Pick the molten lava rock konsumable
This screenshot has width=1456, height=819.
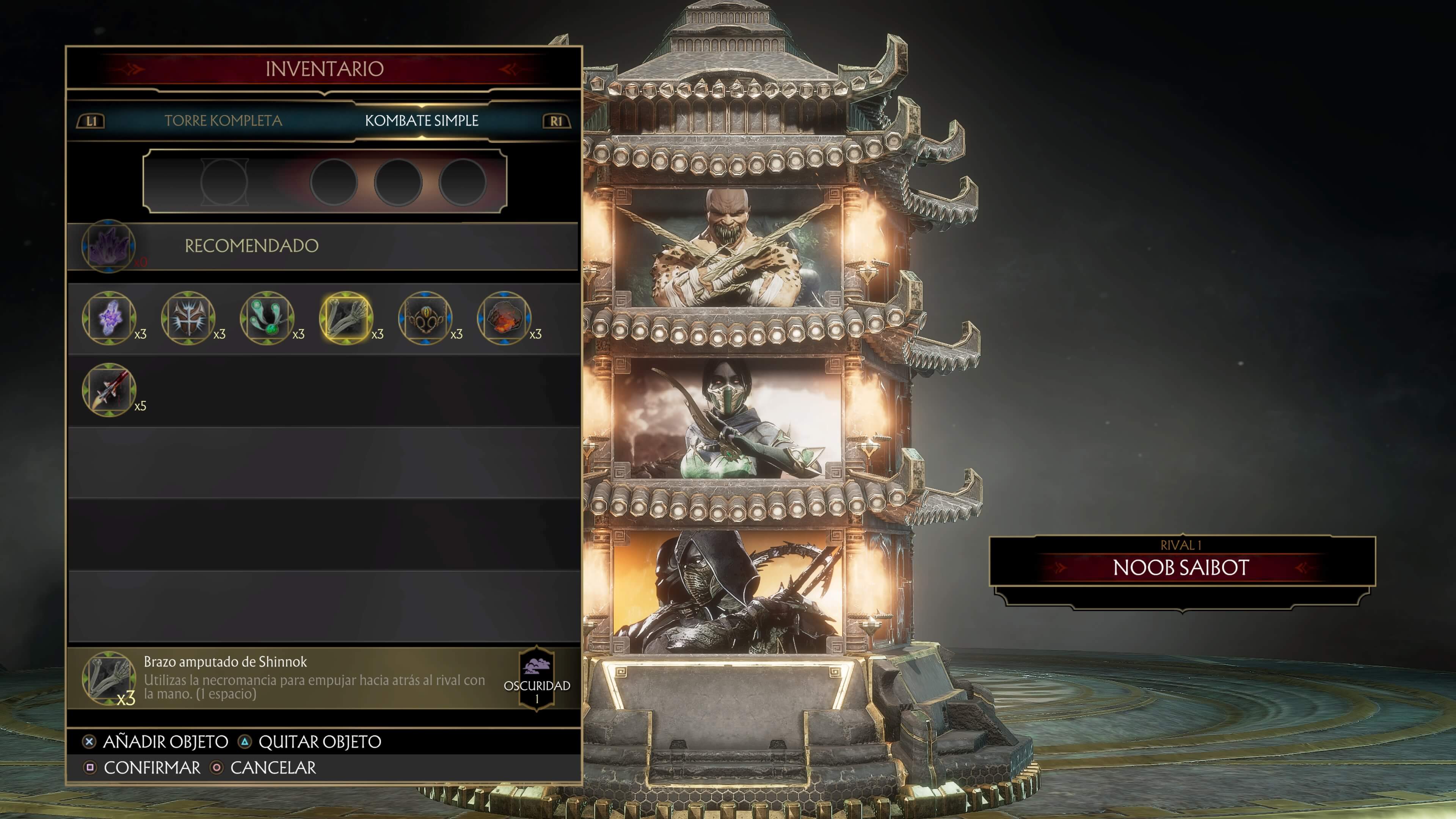pos(504,318)
